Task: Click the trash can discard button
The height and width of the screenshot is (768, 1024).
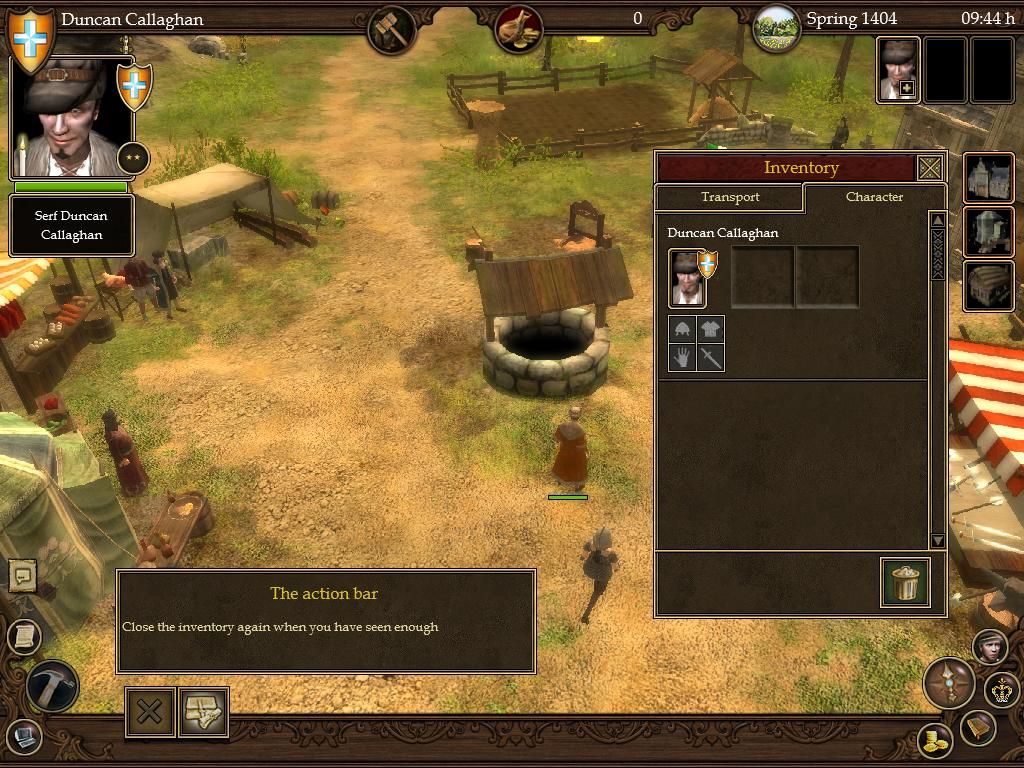Action: [x=906, y=582]
